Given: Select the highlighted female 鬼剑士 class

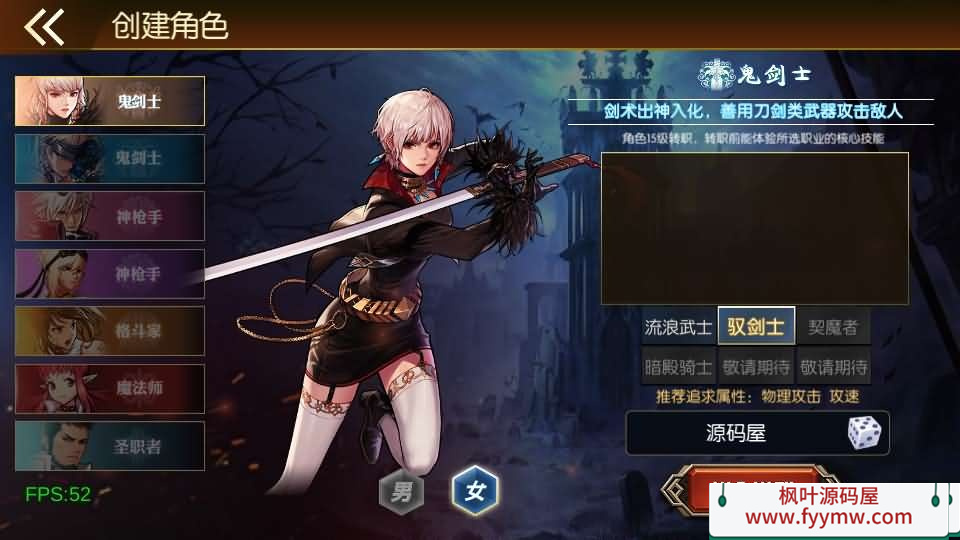Looking at the screenshot, I should click(x=110, y=101).
